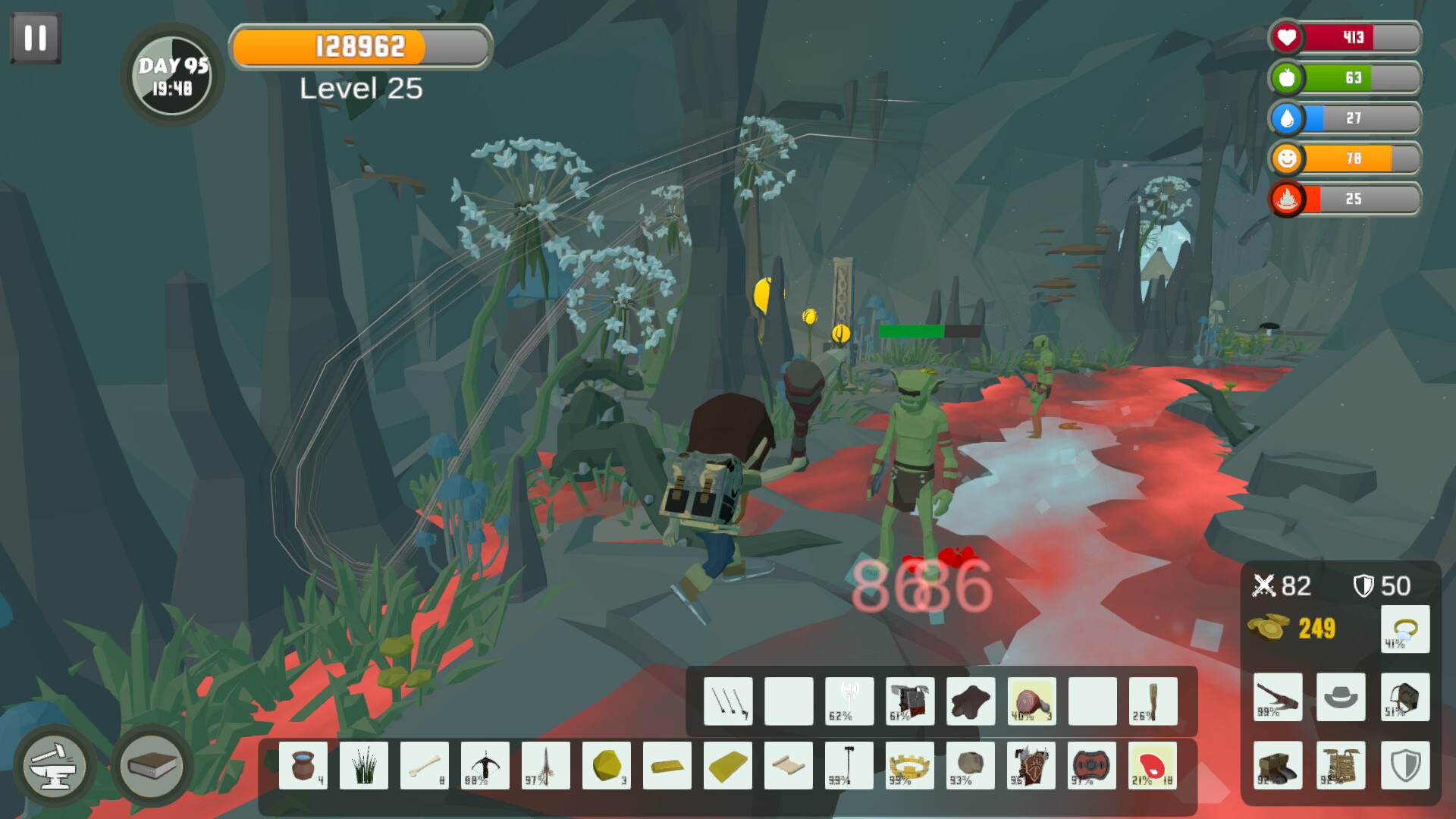Select the equipped chest armor slot

point(1341,766)
